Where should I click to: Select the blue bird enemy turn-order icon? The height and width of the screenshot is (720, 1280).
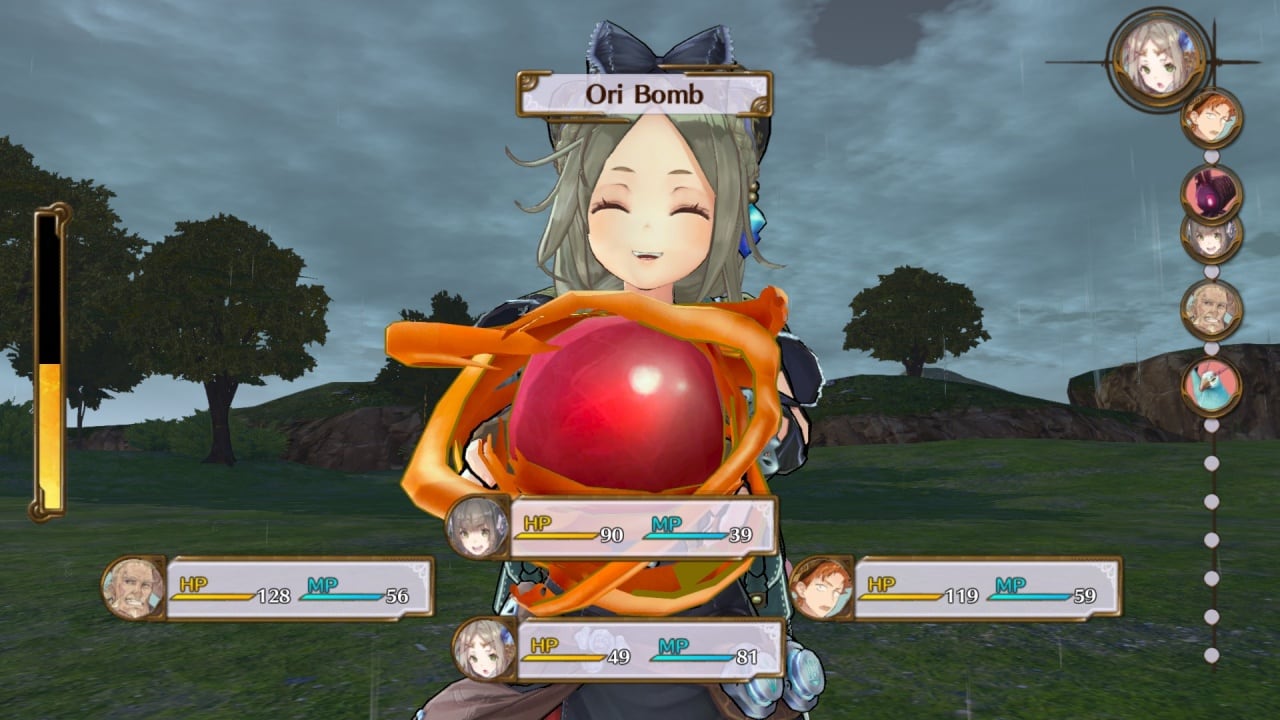click(x=1211, y=386)
